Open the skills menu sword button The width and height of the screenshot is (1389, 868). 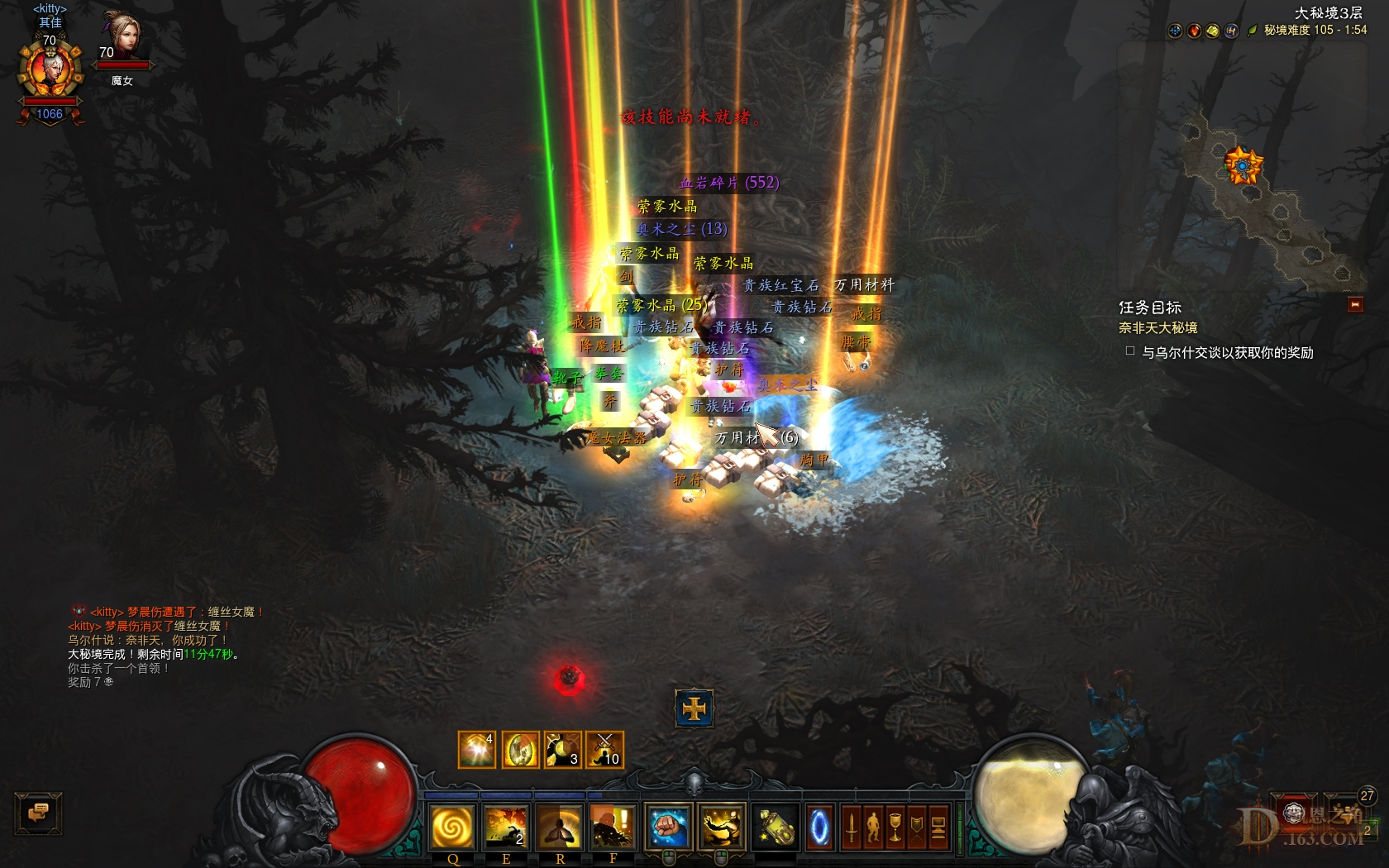pos(851,827)
